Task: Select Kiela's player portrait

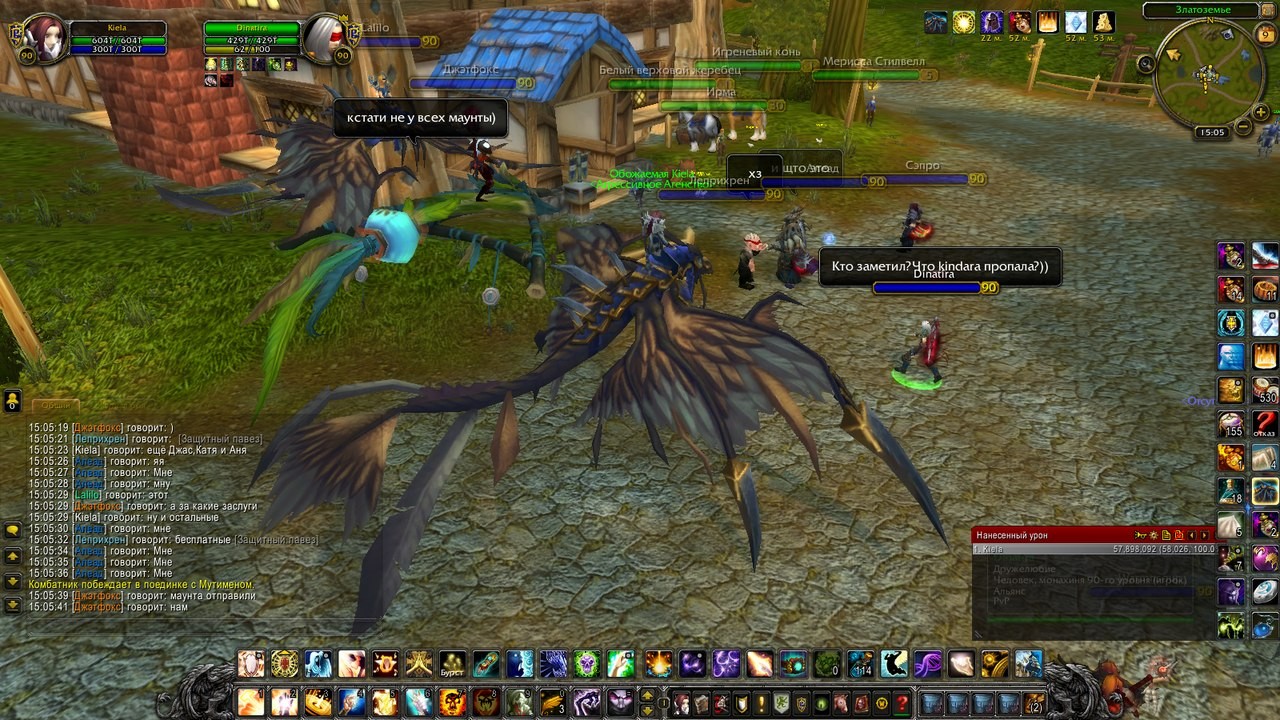Action: 45,38
